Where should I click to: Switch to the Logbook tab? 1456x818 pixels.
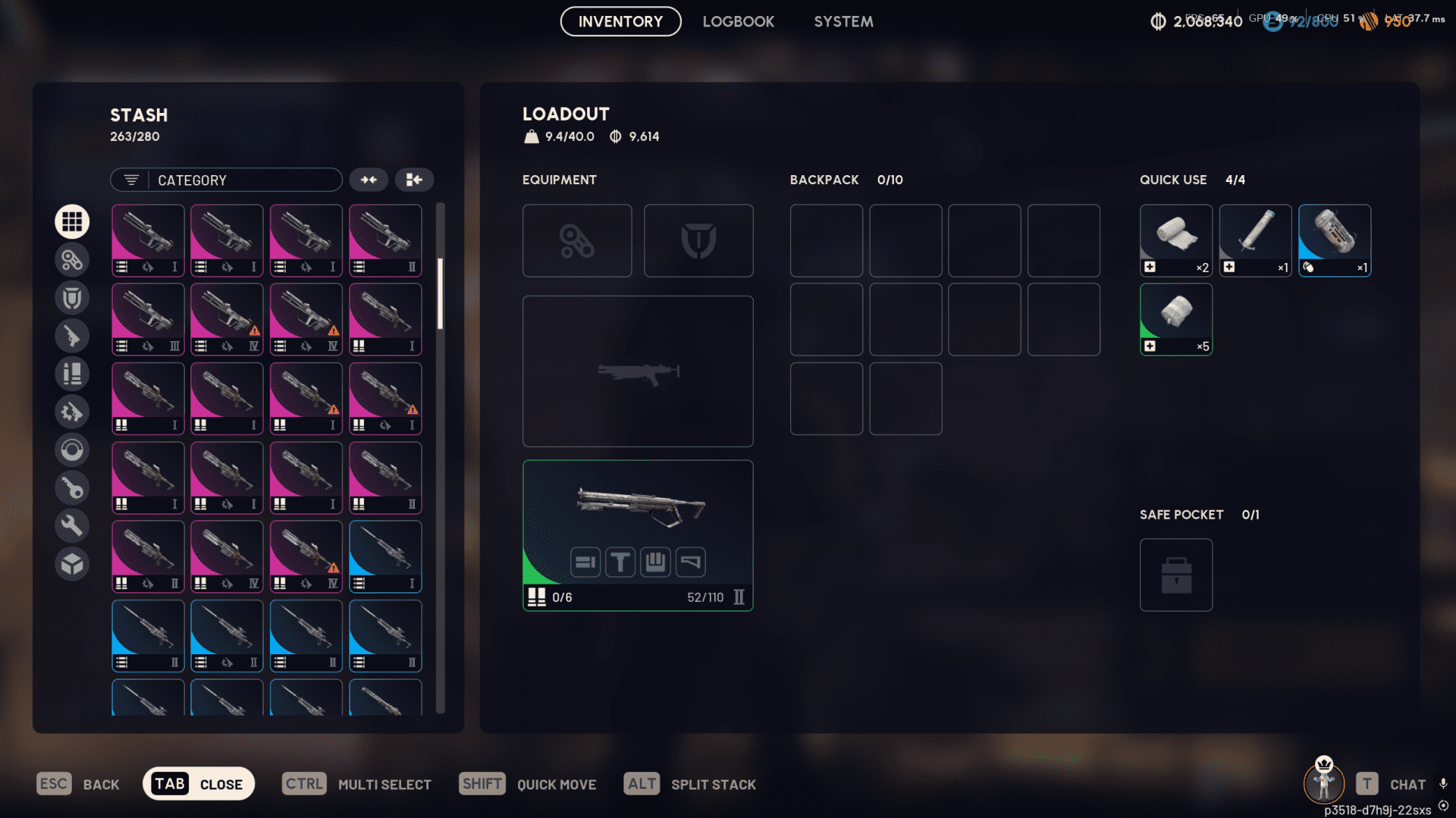point(739,21)
